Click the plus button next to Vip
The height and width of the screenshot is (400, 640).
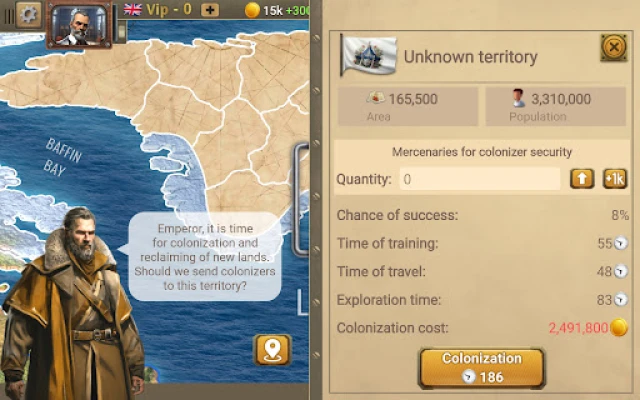tap(210, 10)
